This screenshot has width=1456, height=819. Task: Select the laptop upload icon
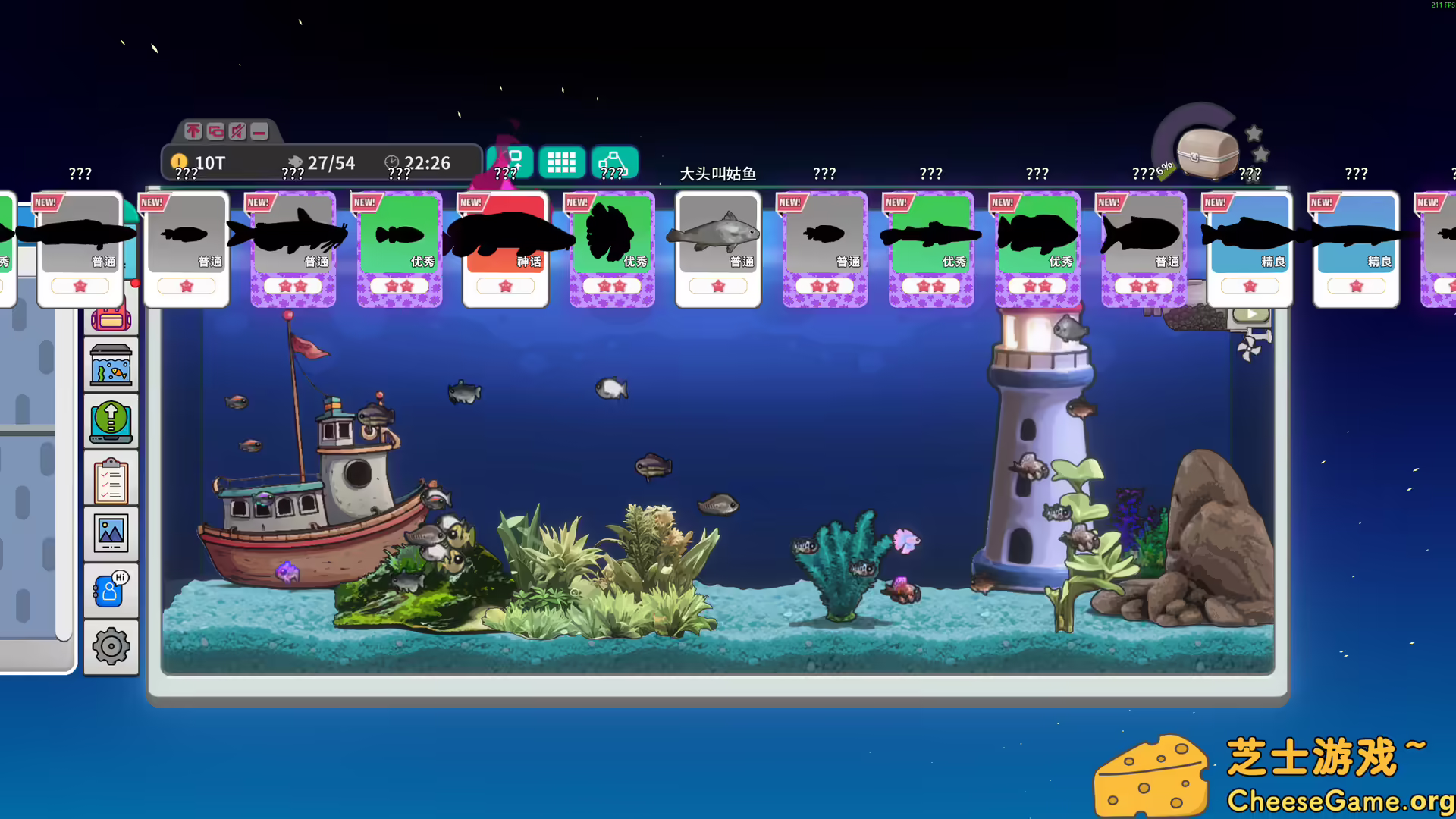pos(111,422)
